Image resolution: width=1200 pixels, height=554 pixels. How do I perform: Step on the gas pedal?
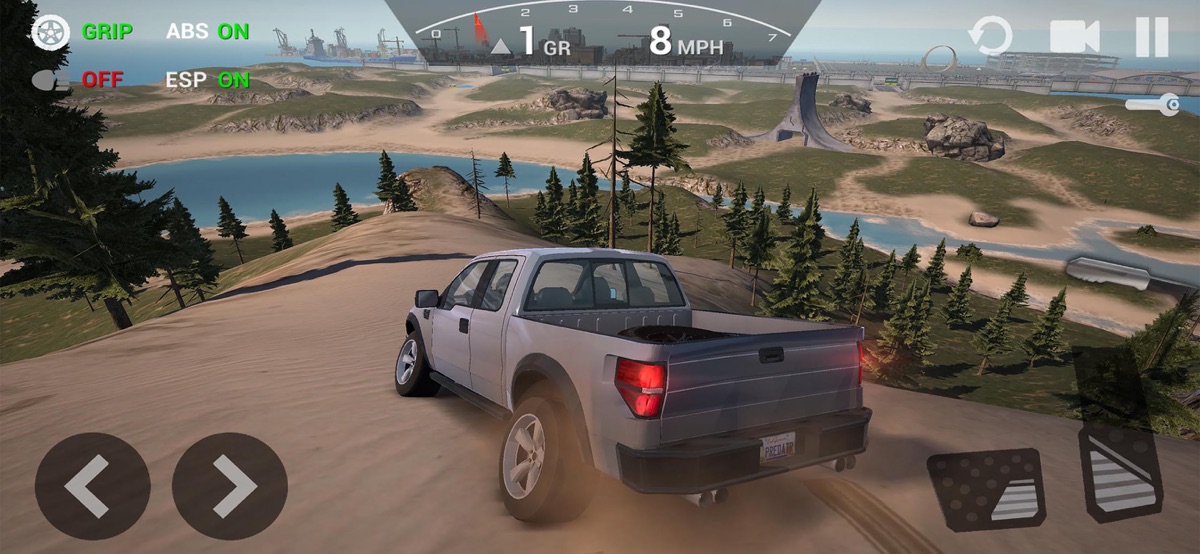point(1120,472)
